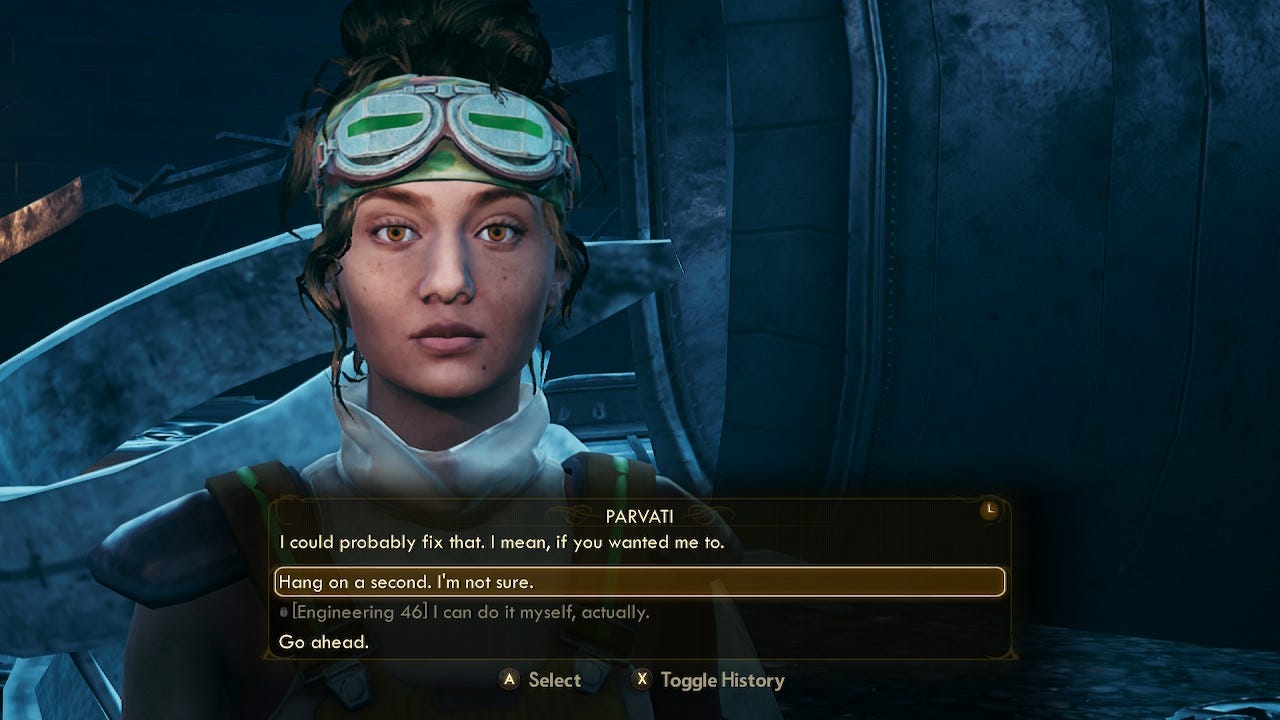The image size is (1280, 720).
Task: Pick the "Go ahead." response
Action: coord(324,642)
